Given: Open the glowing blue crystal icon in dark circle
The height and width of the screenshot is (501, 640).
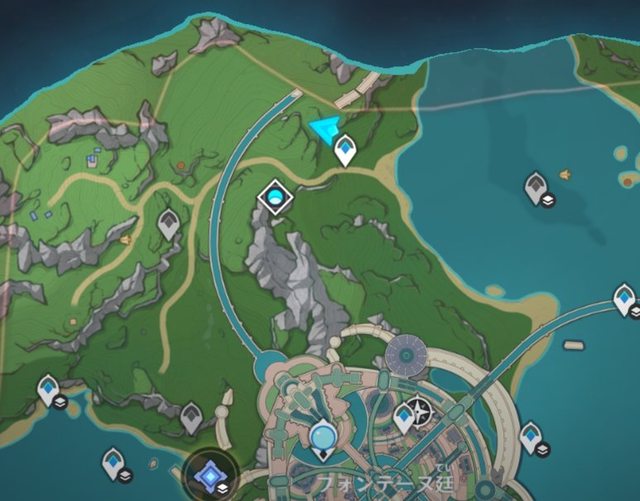Looking at the screenshot, I should click(211, 472).
